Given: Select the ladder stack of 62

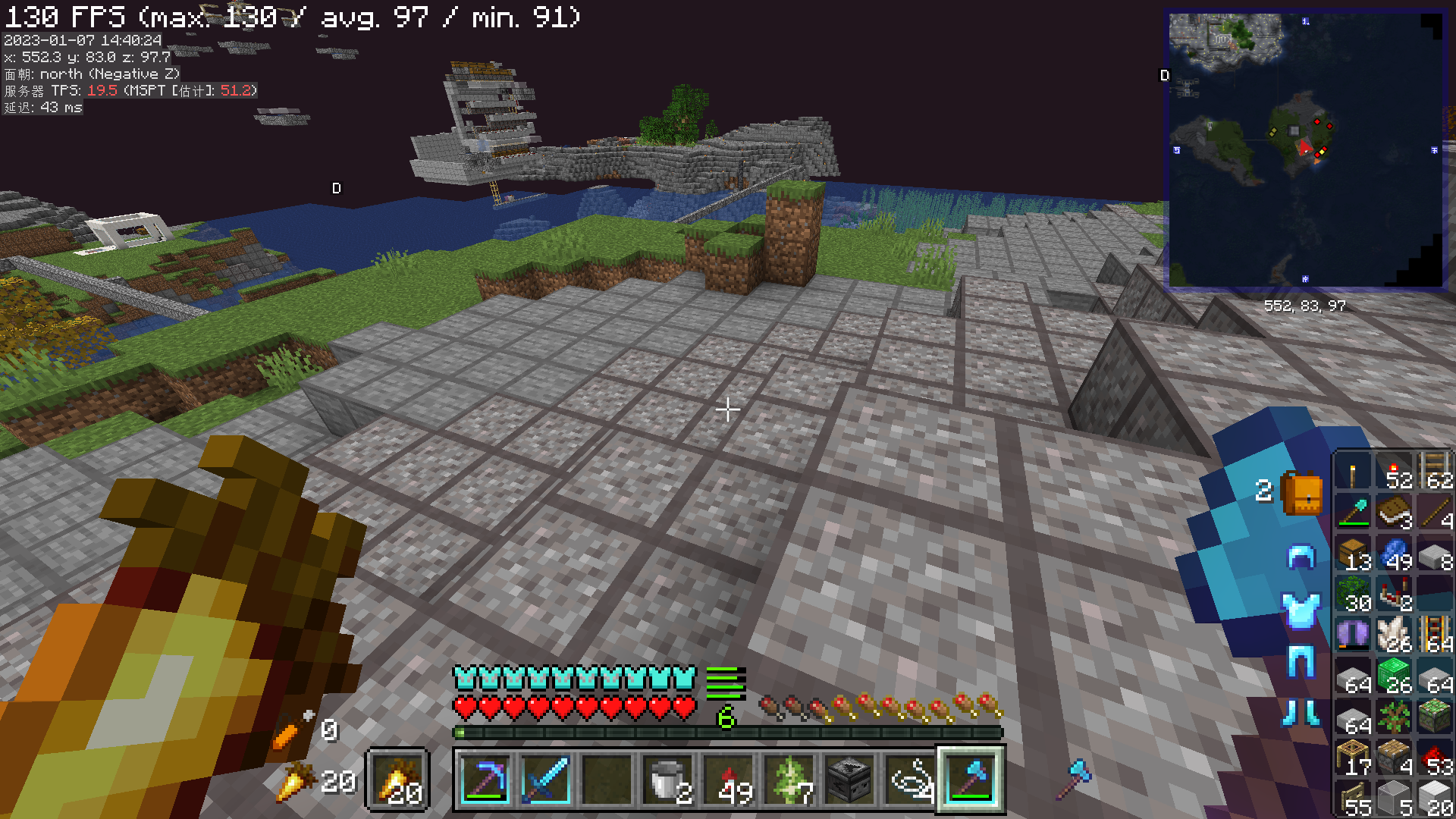Looking at the screenshot, I should (x=1436, y=473).
